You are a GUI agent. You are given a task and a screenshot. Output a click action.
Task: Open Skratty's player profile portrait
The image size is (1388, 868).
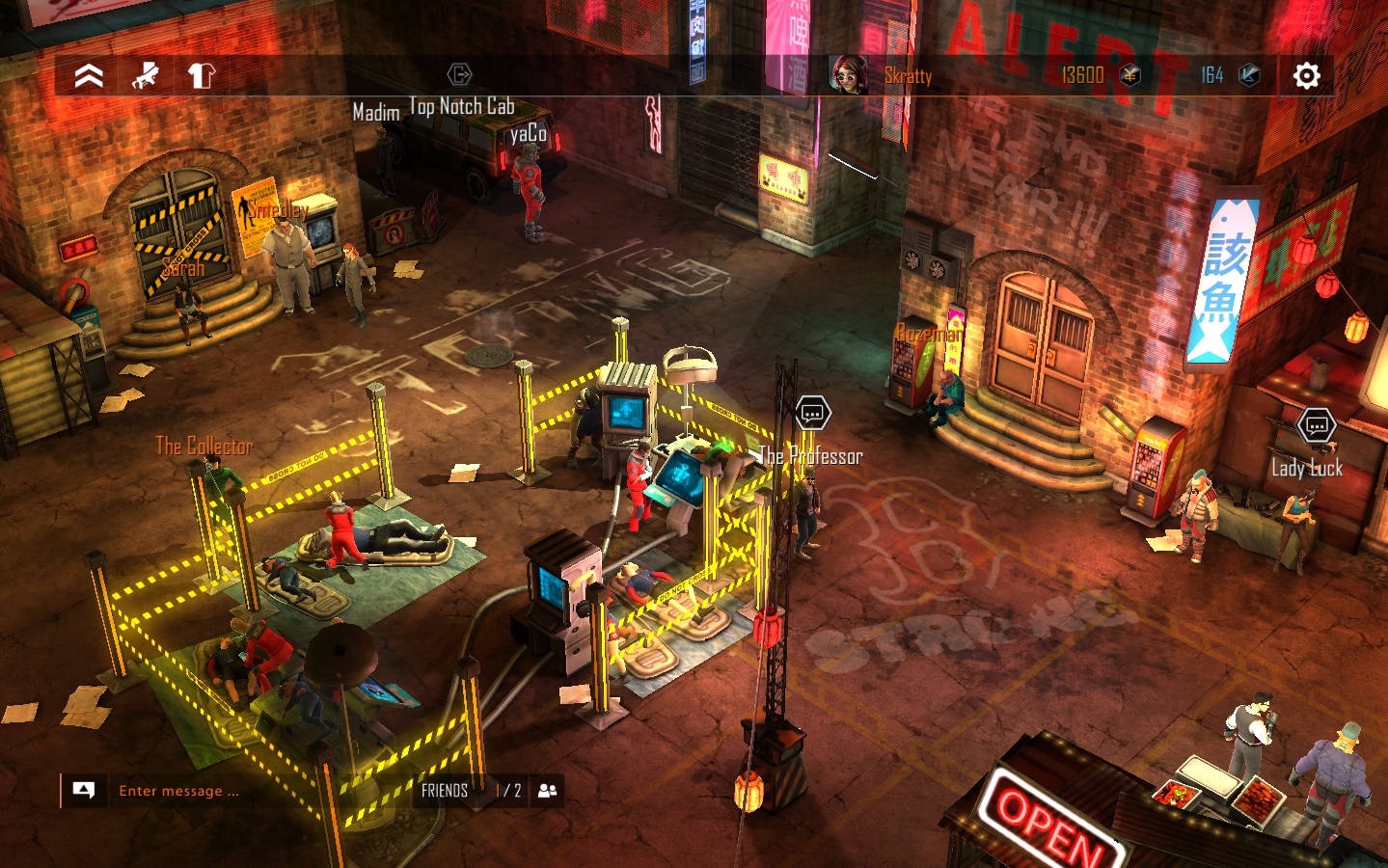coord(848,74)
